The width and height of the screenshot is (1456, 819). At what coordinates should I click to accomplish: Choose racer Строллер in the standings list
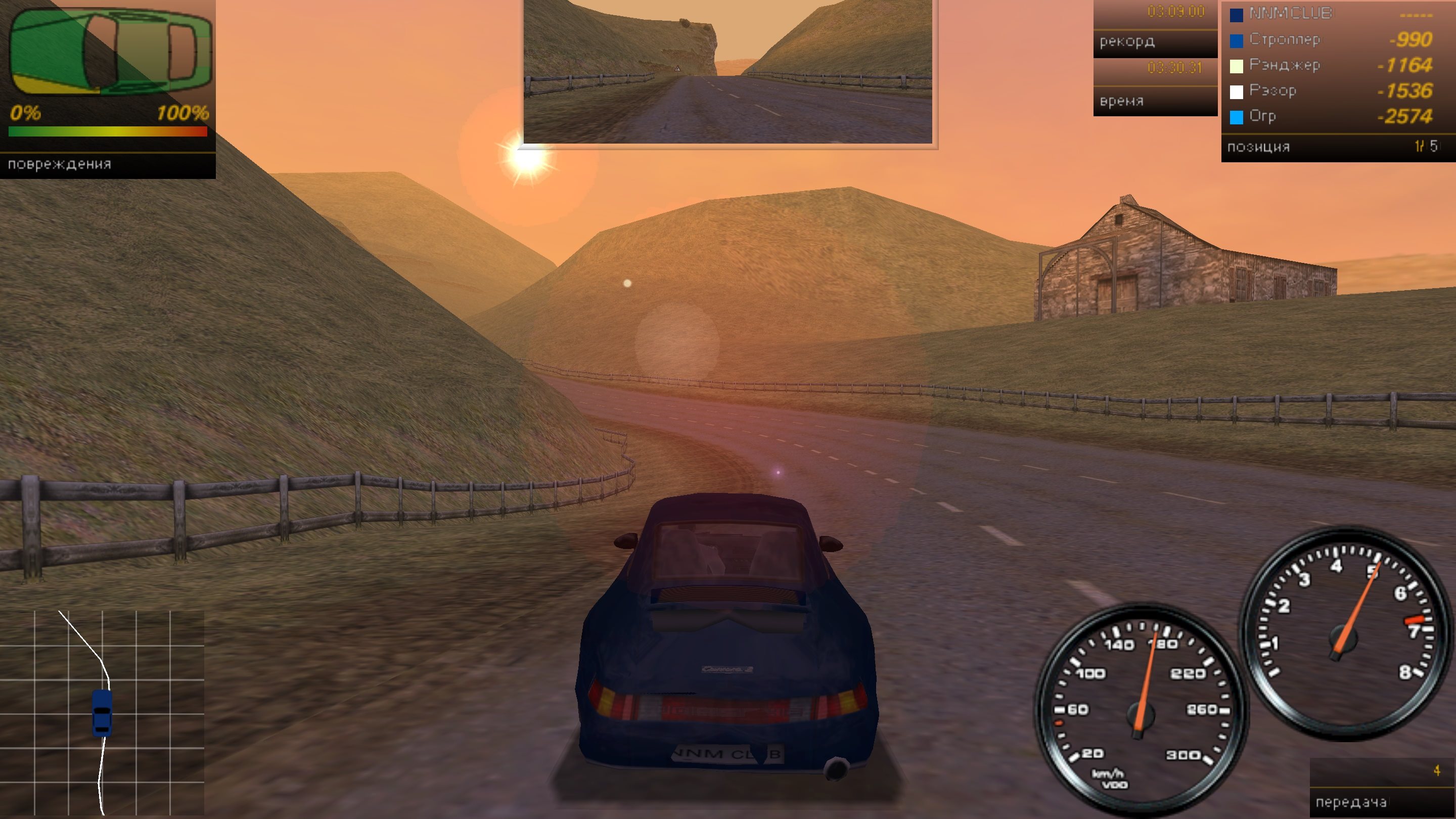(x=1331, y=39)
